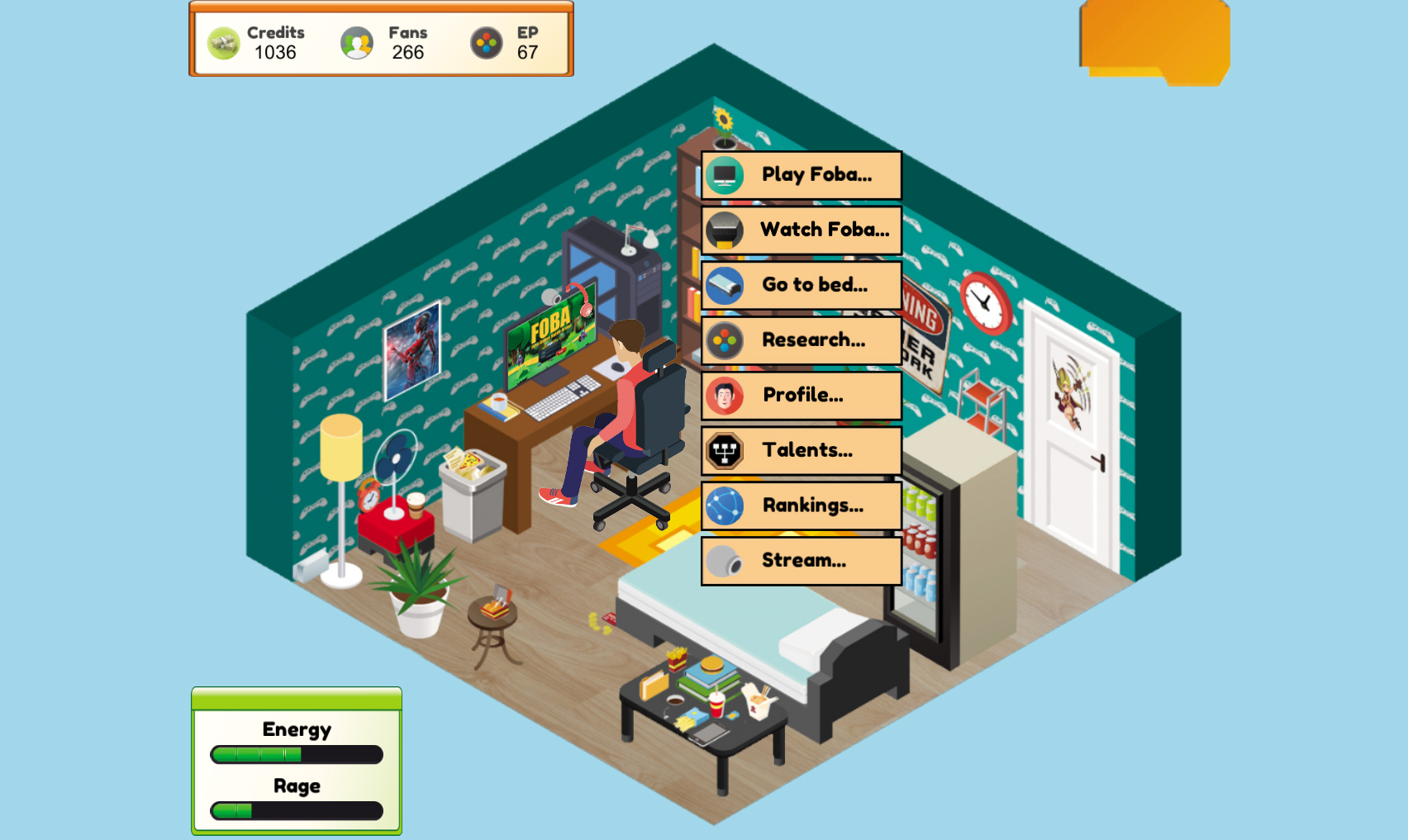Choose the Go to bed option
The image size is (1408, 840).
click(814, 285)
